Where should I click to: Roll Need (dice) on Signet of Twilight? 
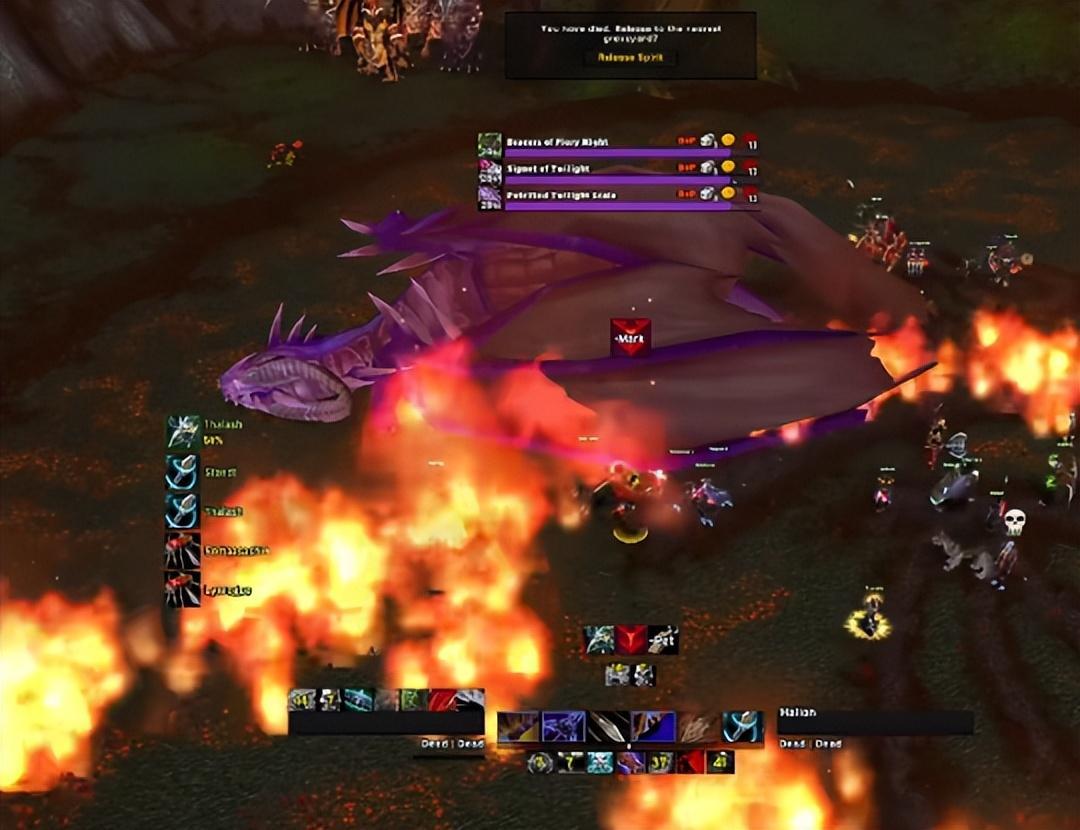pyautogui.click(x=708, y=168)
